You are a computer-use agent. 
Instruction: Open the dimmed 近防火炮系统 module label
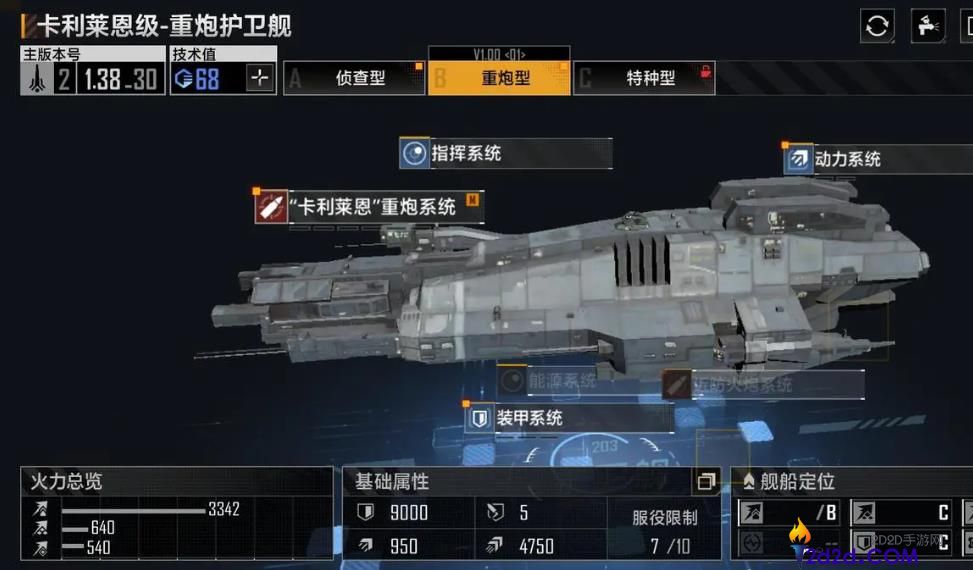tap(762, 384)
